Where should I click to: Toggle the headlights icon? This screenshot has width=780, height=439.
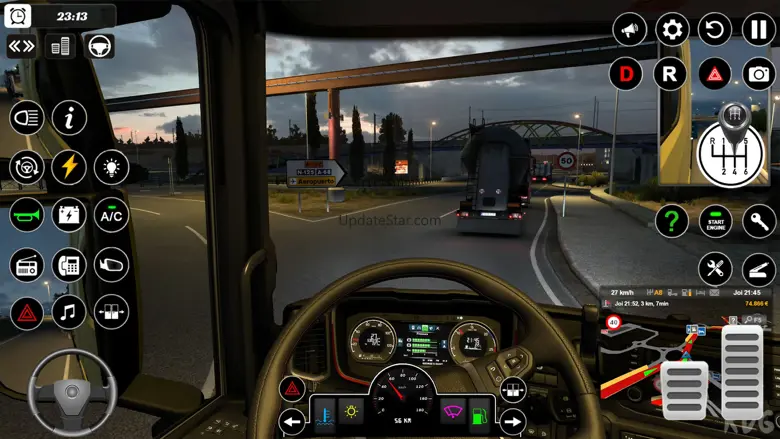pyautogui.click(x=26, y=118)
